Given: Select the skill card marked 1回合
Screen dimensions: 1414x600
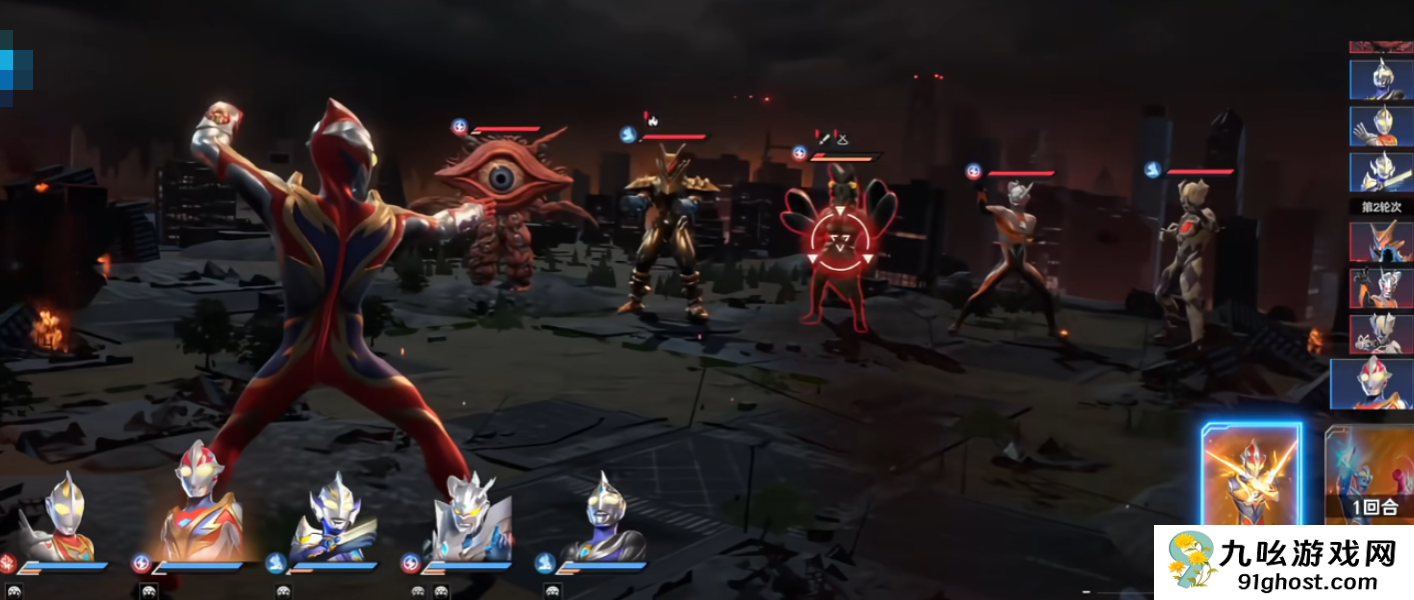Looking at the screenshot, I should [1368, 475].
